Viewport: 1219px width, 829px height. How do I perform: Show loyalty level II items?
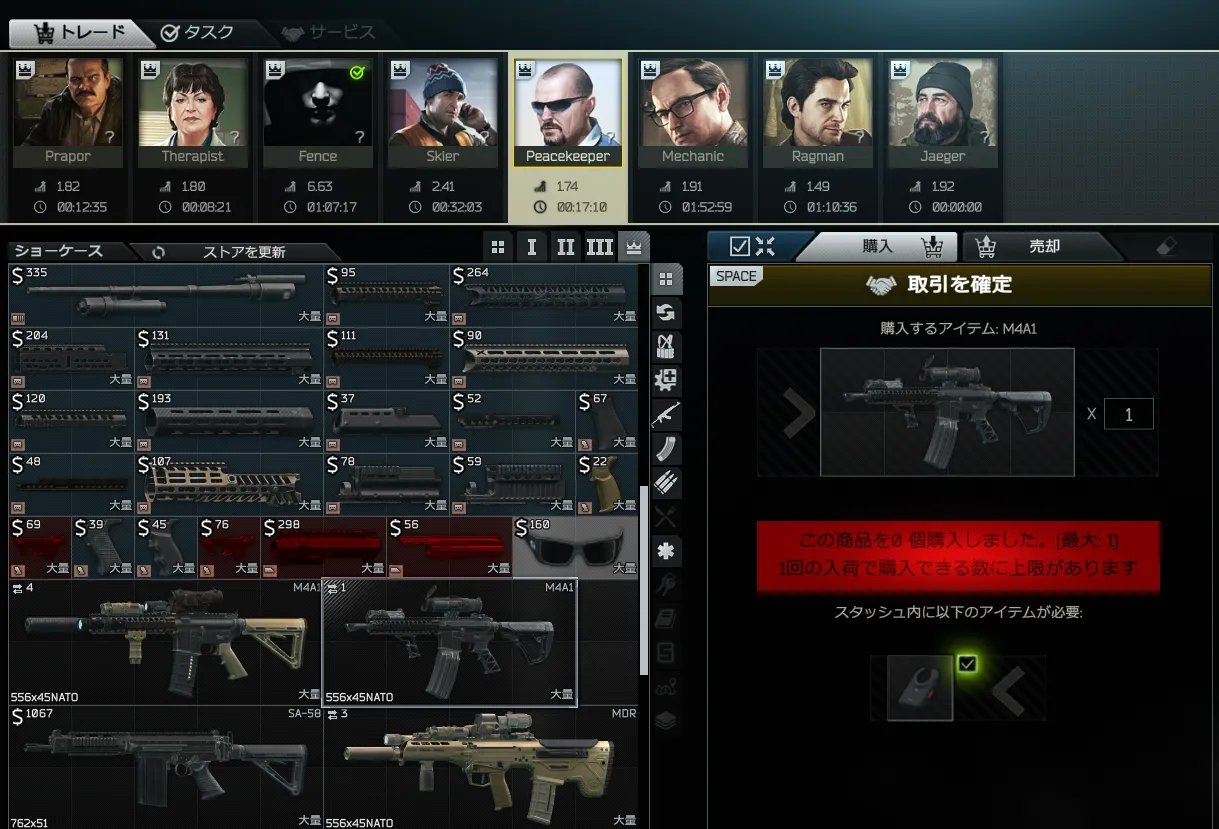click(566, 247)
